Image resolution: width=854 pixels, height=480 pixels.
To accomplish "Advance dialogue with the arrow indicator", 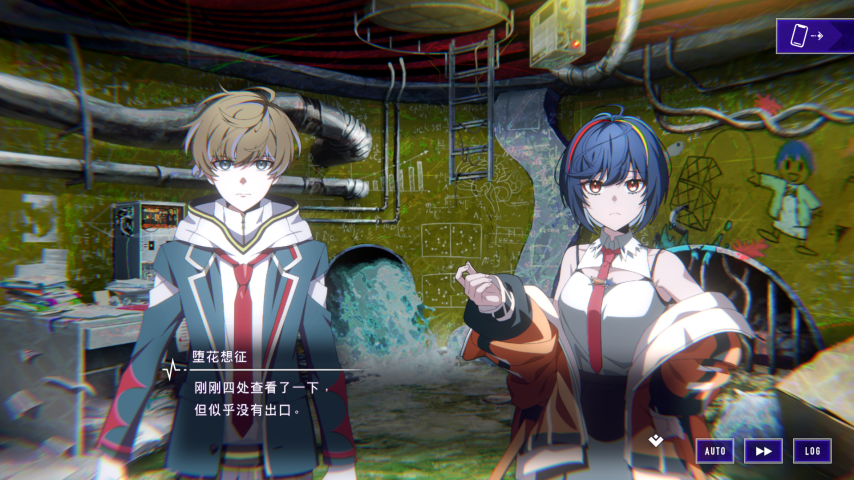I will point(656,438).
